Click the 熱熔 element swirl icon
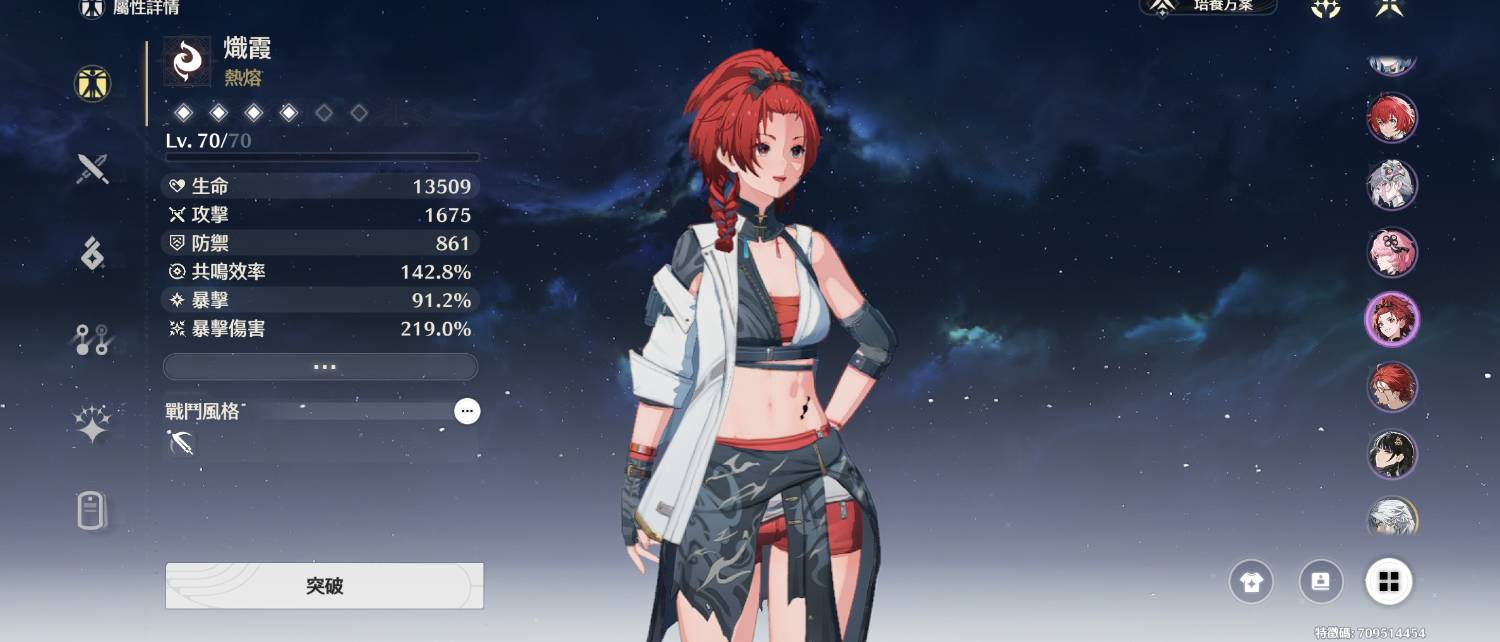Image resolution: width=1500 pixels, height=642 pixels. [x=187, y=62]
